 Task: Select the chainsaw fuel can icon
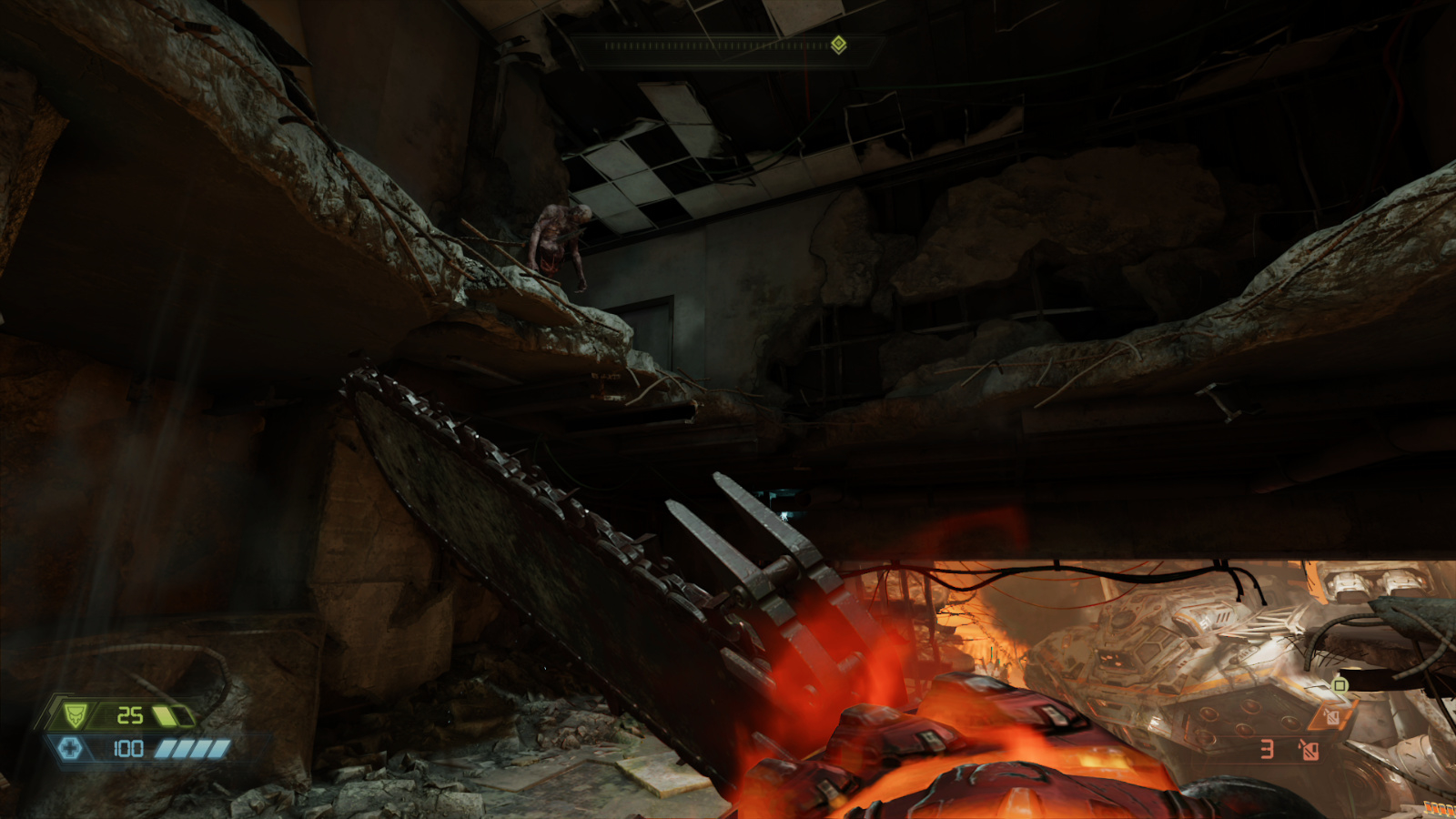1332,717
